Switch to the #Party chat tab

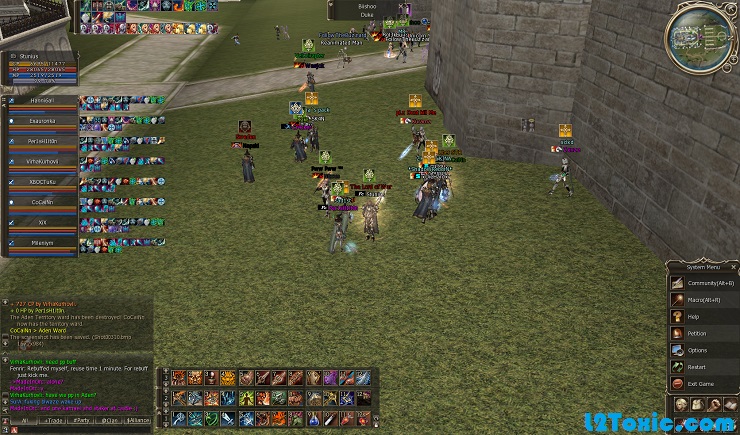81,422
